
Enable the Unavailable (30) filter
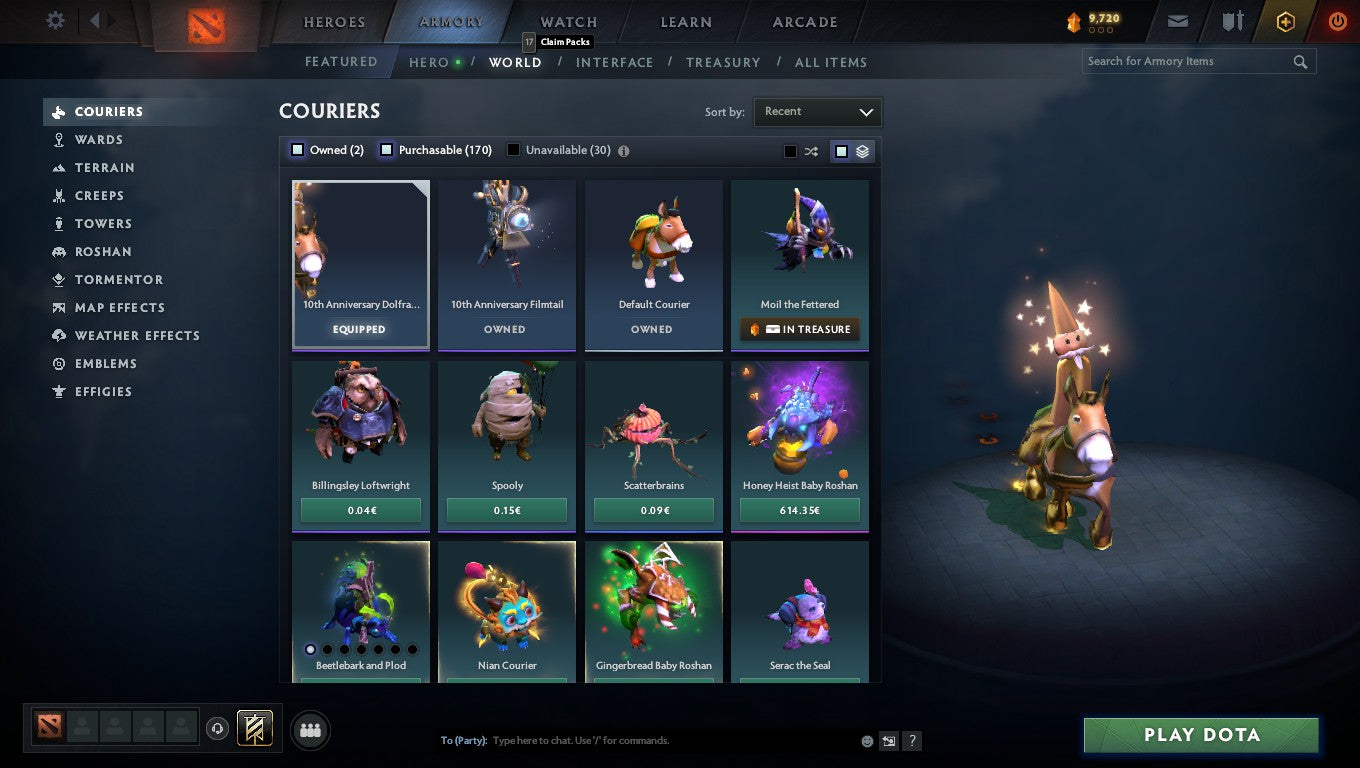(x=513, y=149)
